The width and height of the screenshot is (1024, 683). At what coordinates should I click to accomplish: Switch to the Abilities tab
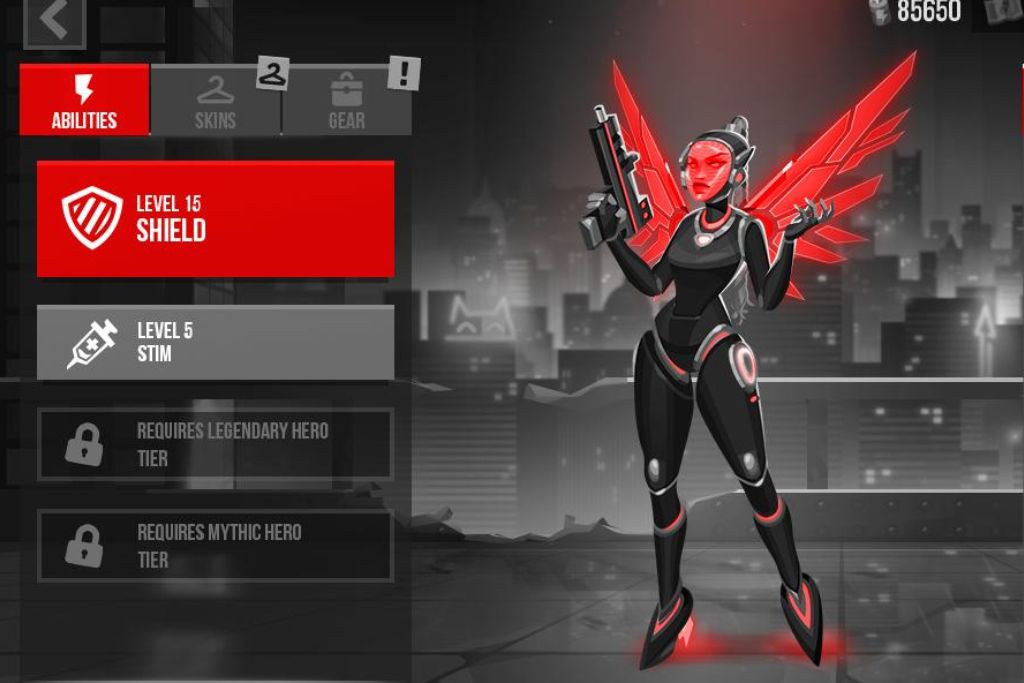(x=85, y=100)
